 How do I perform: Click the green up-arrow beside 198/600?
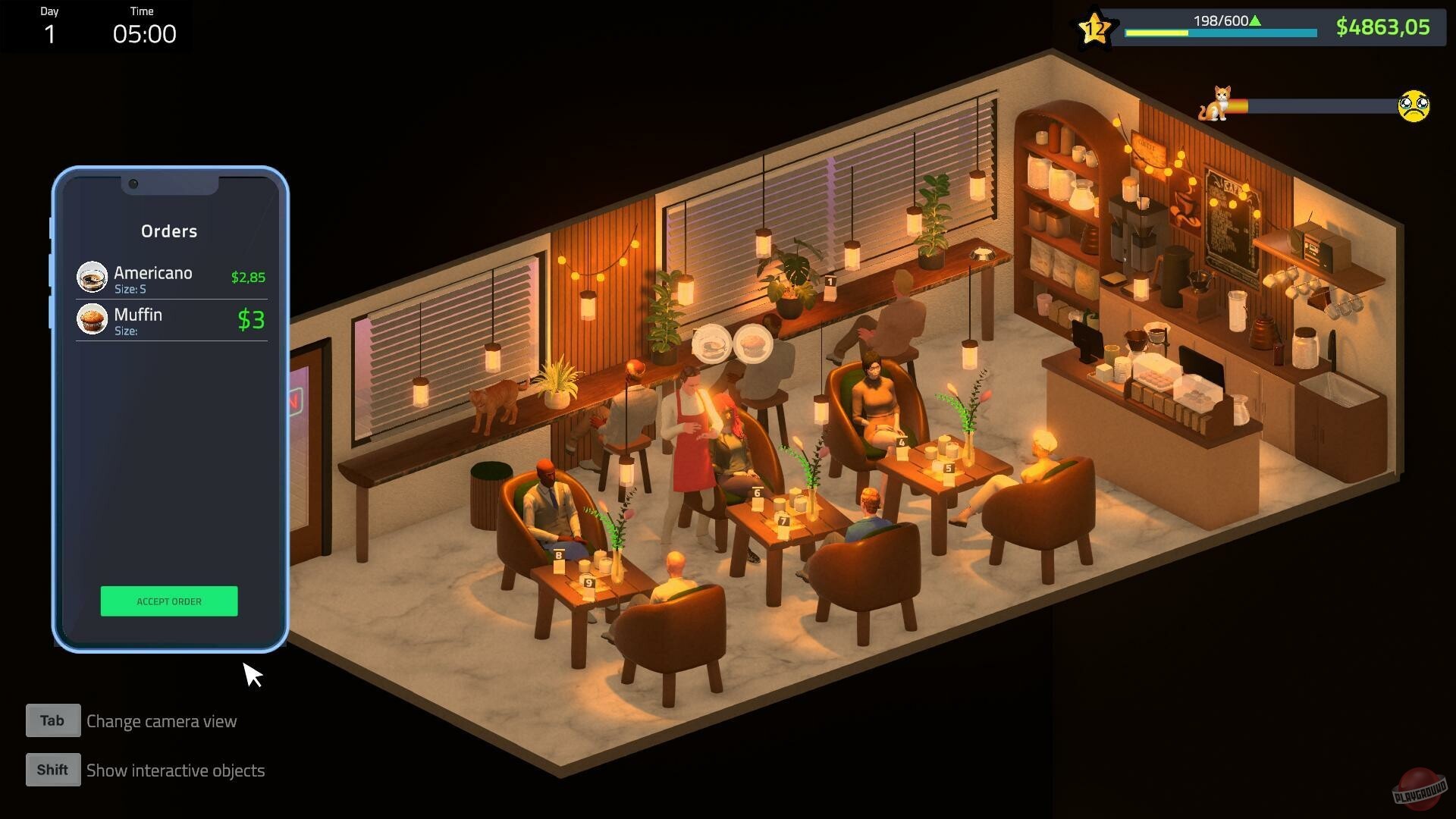pos(1255,21)
